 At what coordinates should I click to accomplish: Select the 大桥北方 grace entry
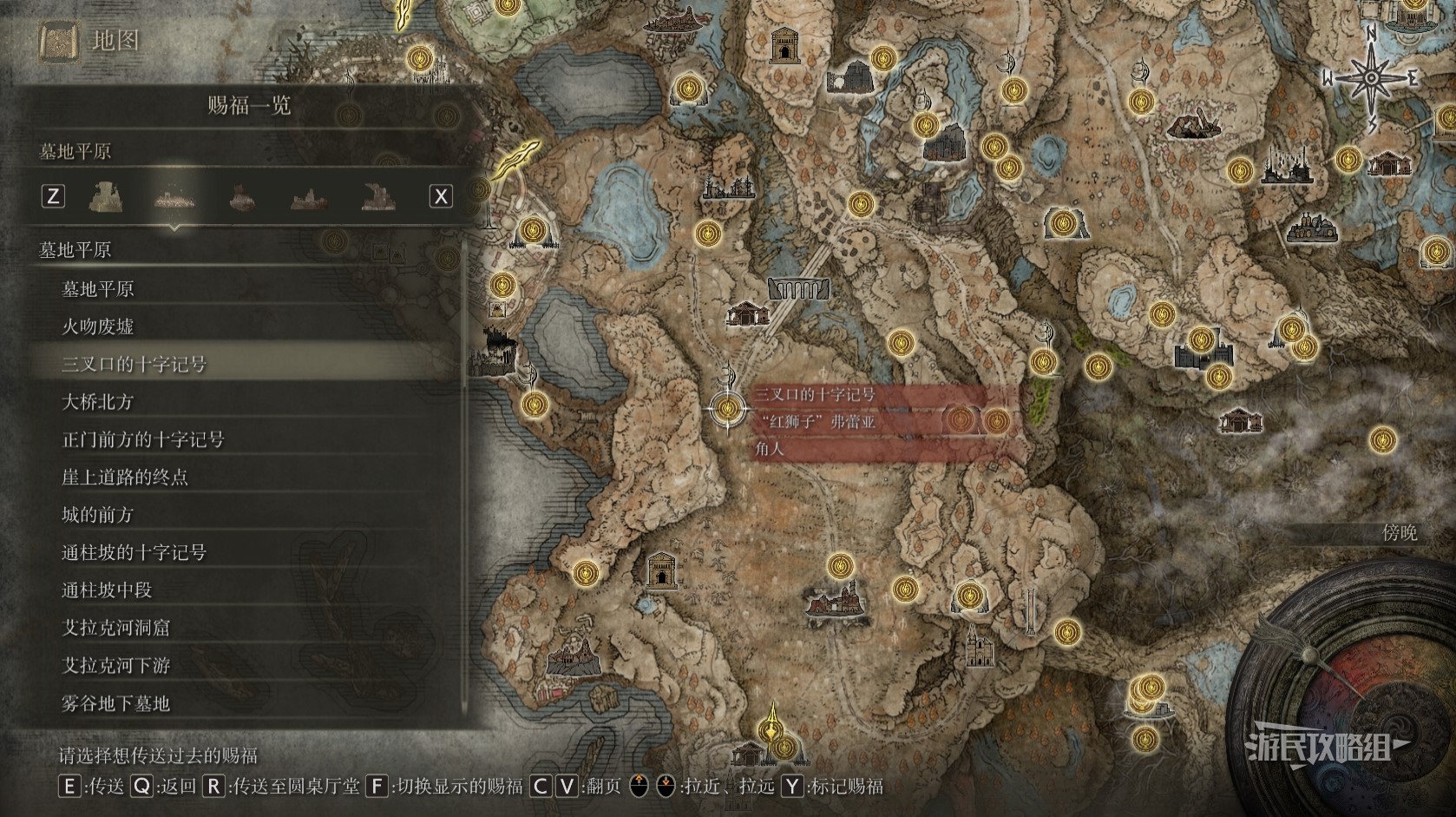click(98, 402)
